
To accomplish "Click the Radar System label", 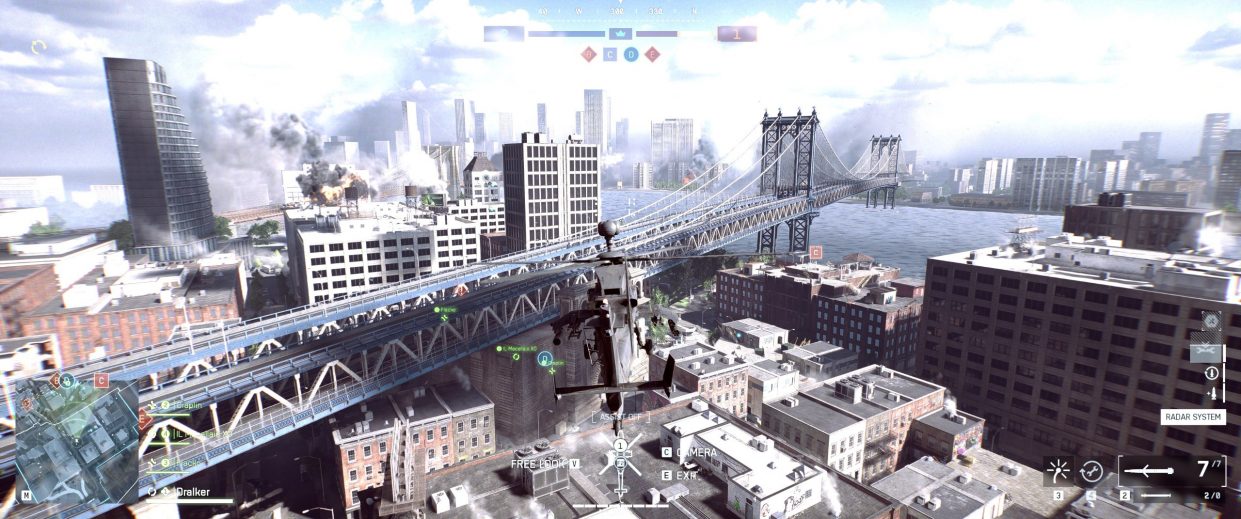I will coord(1194,417).
